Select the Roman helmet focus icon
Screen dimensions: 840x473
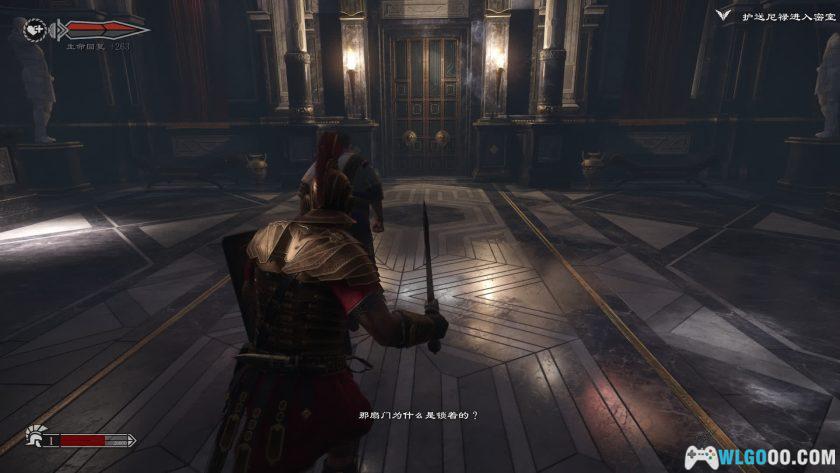pyautogui.click(x=34, y=439)
